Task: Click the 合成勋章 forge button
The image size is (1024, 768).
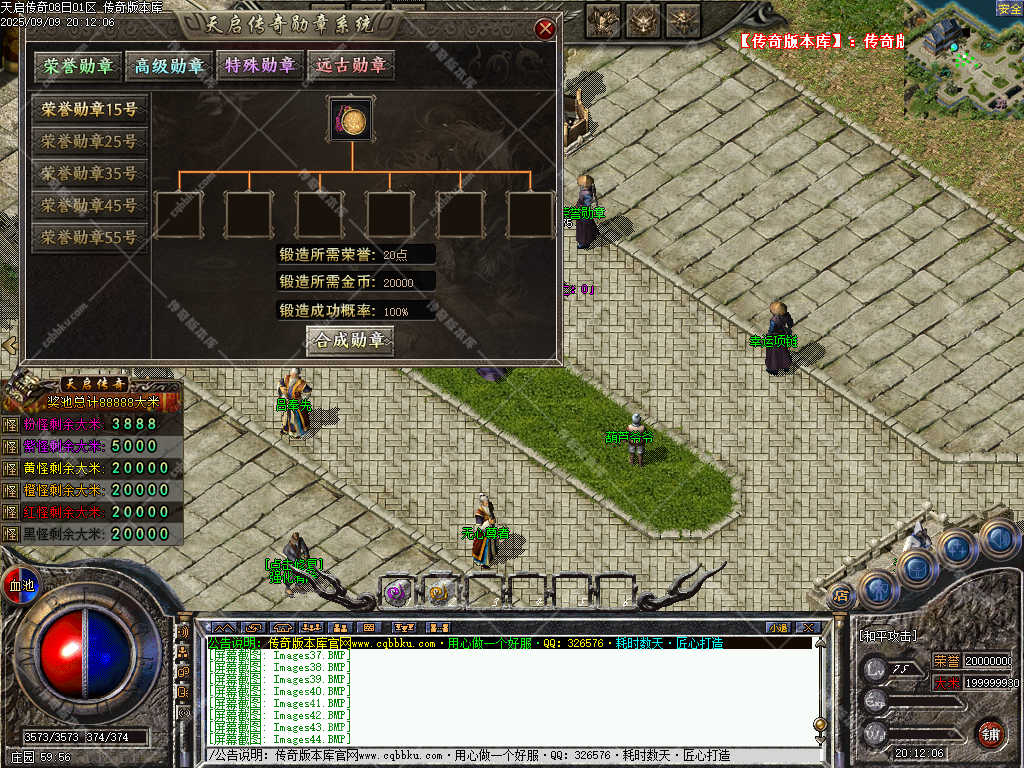Action: coord(349,341)
